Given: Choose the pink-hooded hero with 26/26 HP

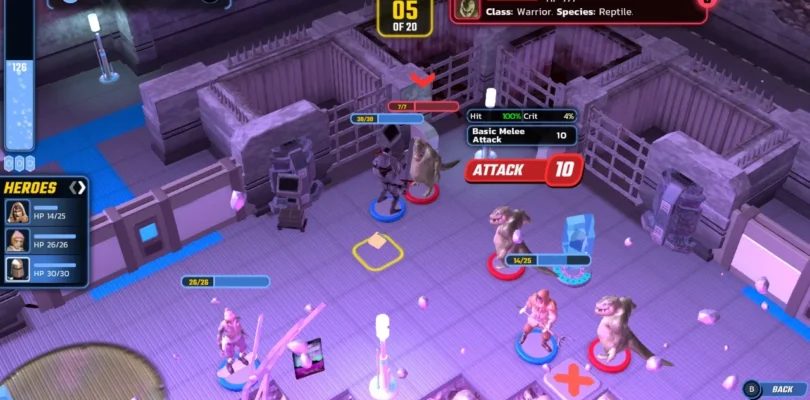Looking at the screenshot, I should pyautogui.click(x=18, y=240).
